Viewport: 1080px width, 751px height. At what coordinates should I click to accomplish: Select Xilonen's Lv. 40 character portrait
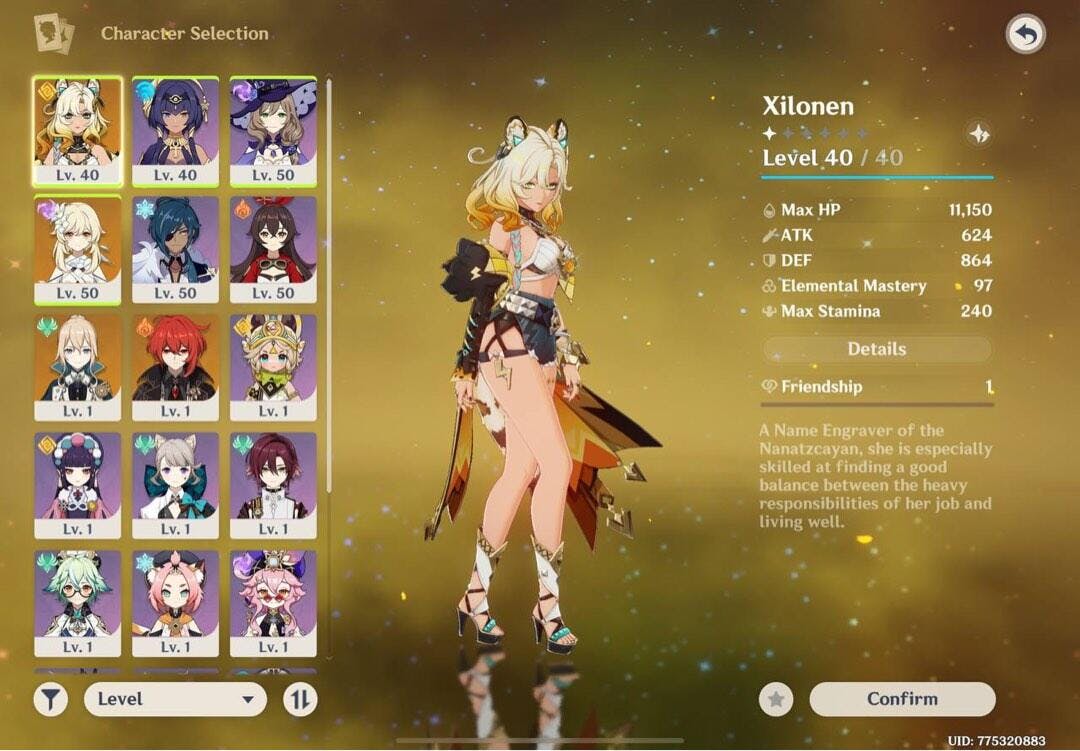(x=78, y=131)
